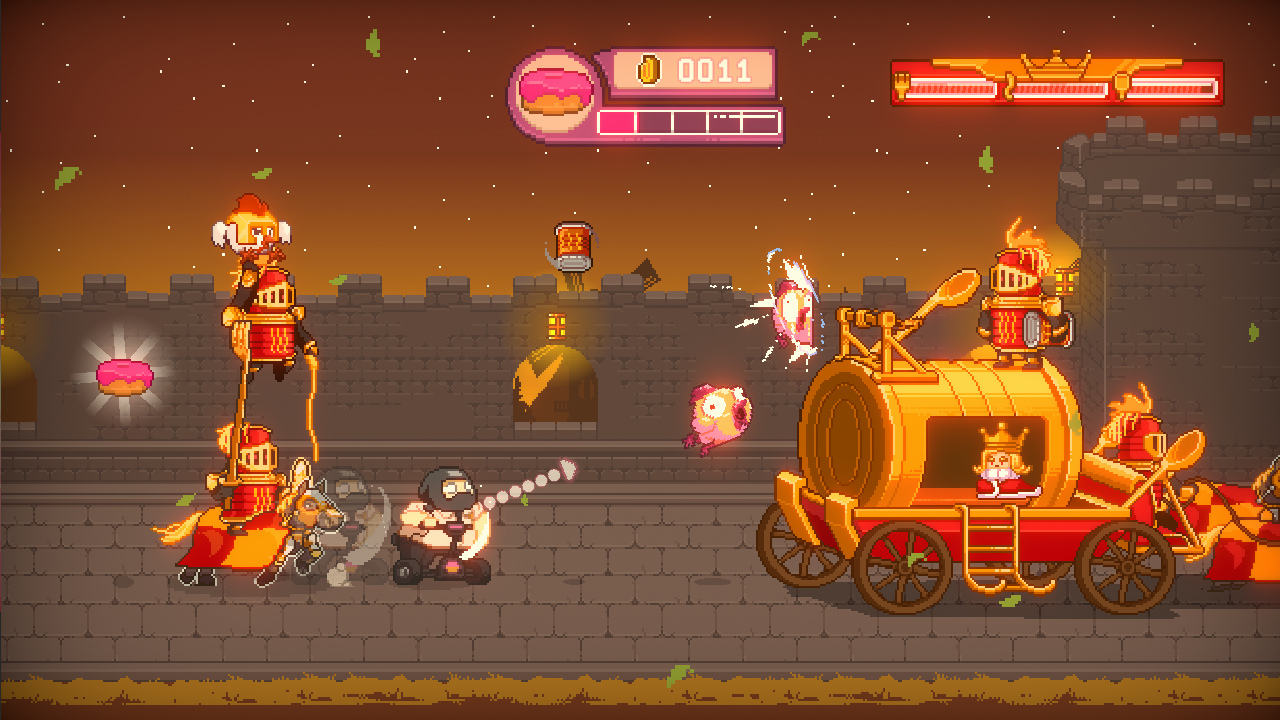Click the flaming-haired commander on the tower of knights
Image resolution: width=1280 pixels, height=720 pixels.
pyautogui.click(x=255, y=230)
